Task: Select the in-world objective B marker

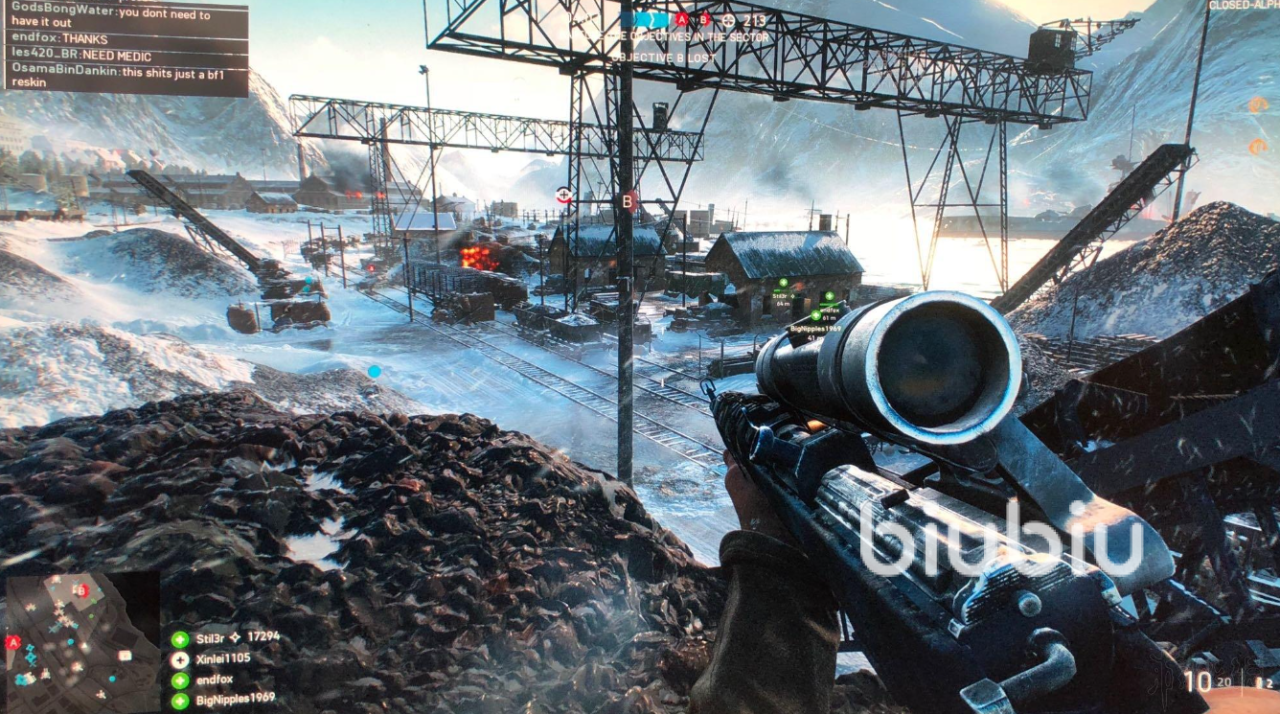Action: pos(628,201)
